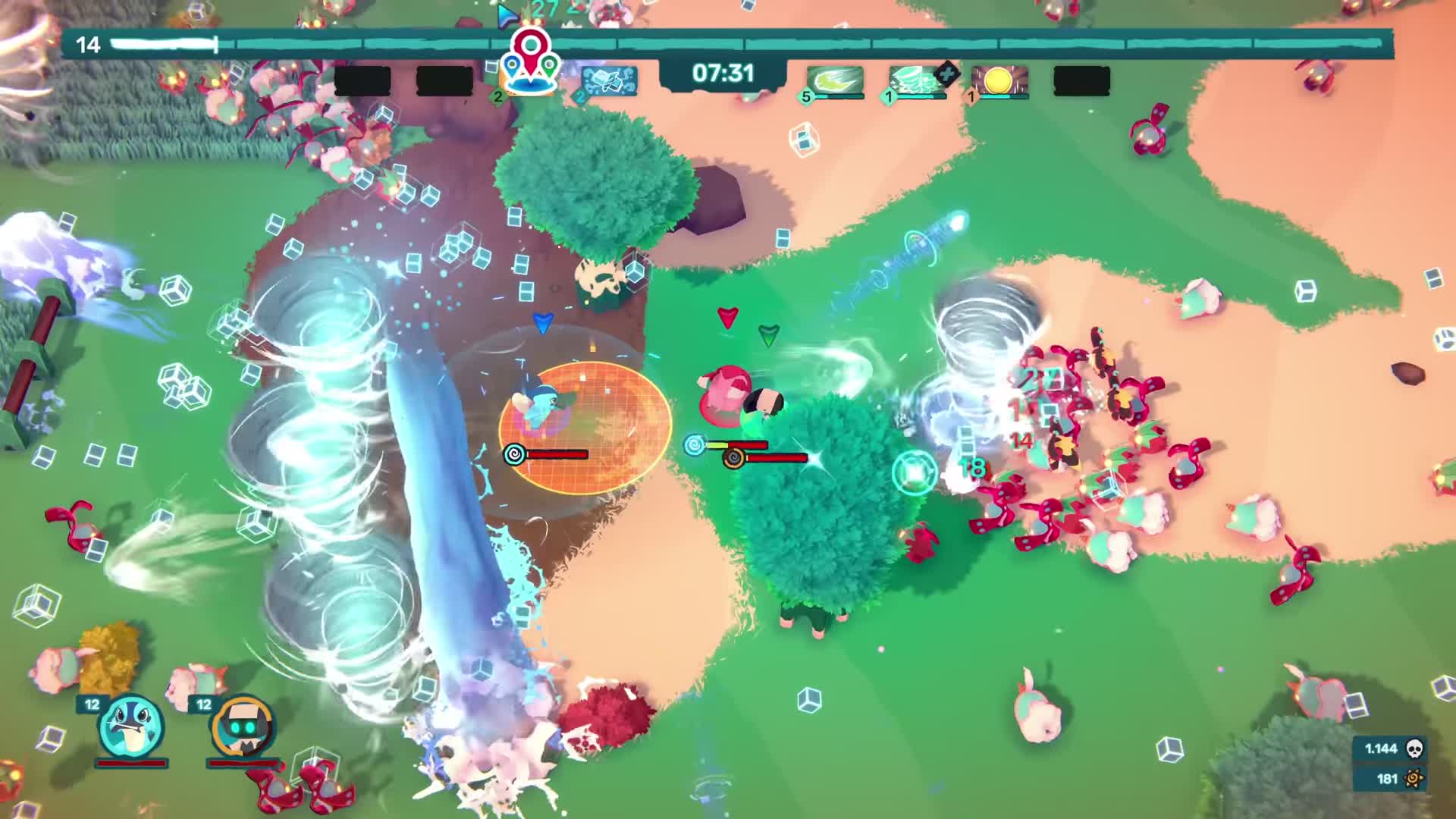Select the green slash technique icon
1456x819 pixels.
pos(834,80)
